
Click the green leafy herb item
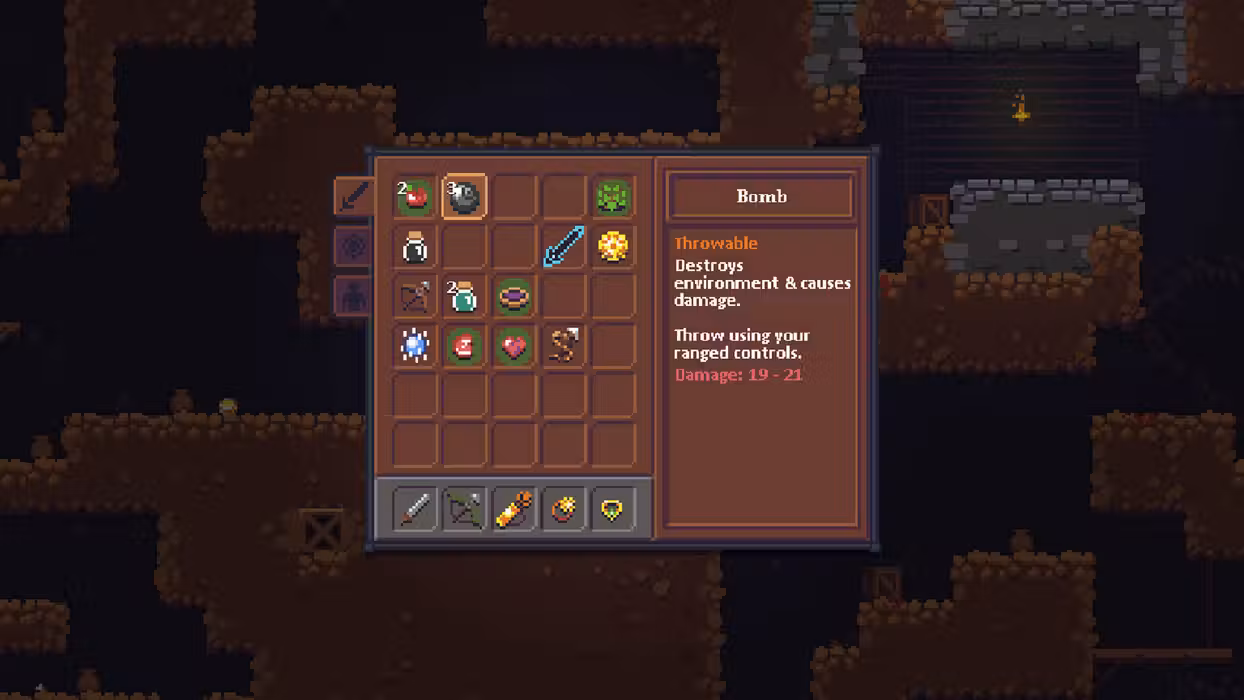tap(613, 197)
